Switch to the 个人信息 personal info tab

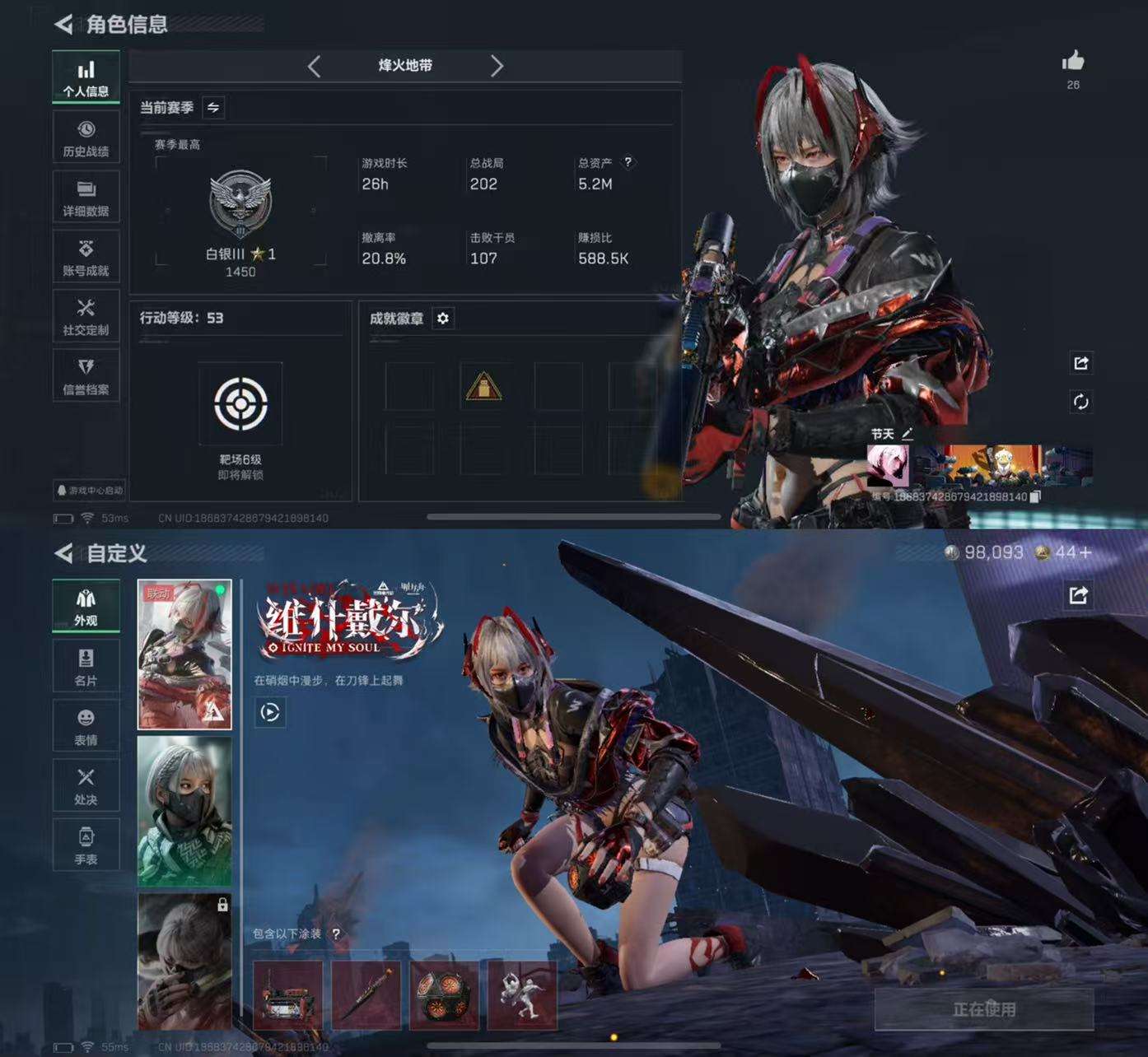click(86, 76)
